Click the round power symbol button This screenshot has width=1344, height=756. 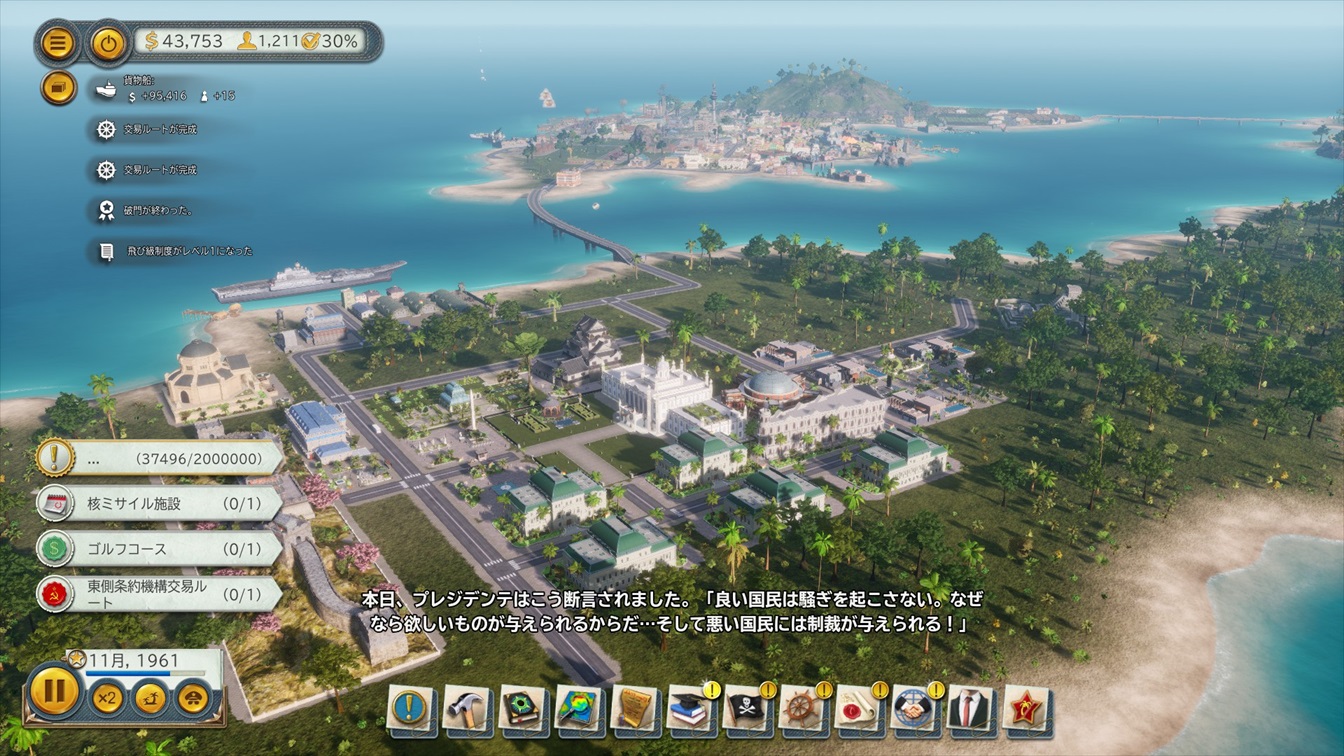coord(107,42)
